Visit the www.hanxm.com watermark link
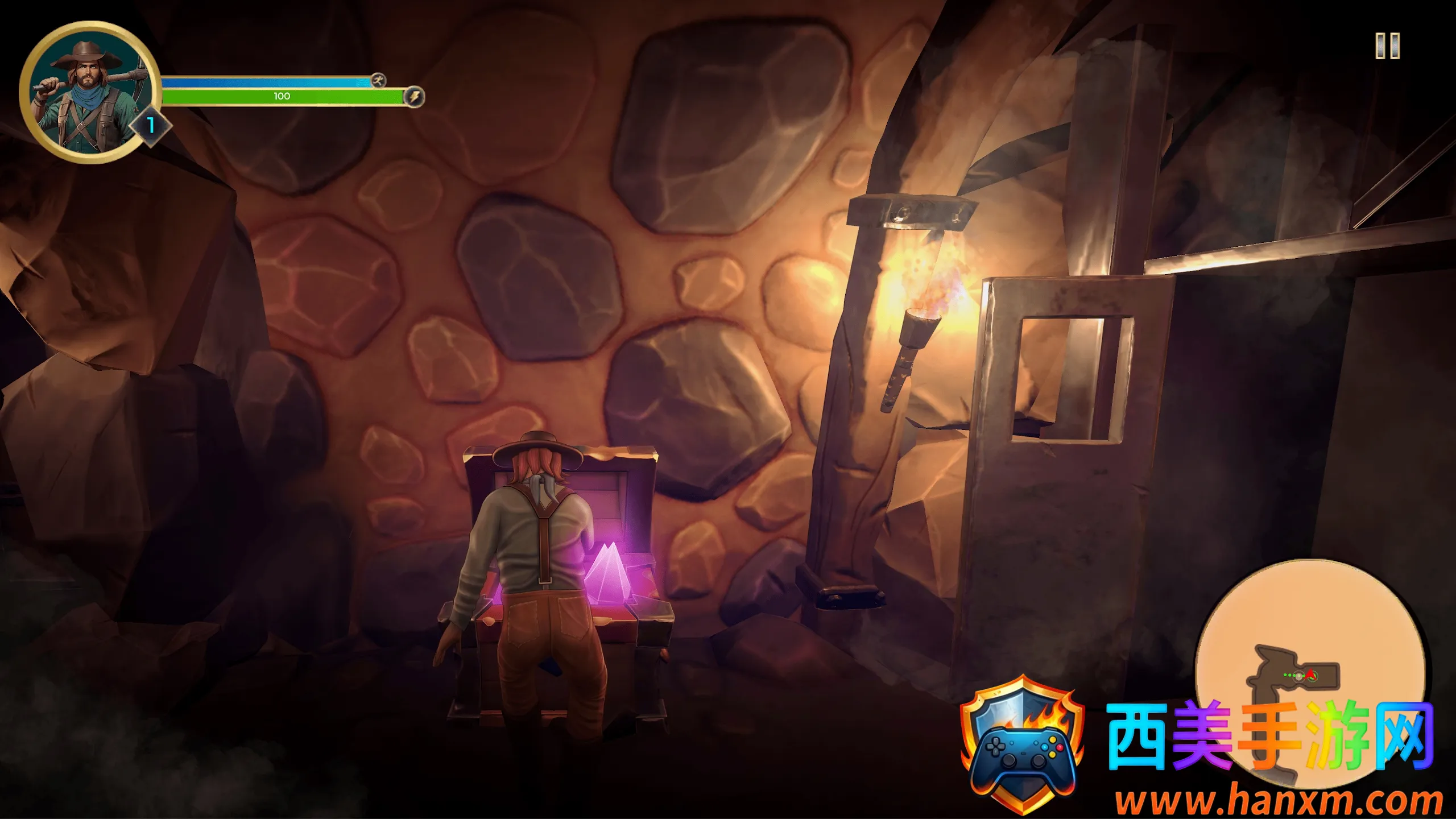Image resolution: width=1456 pixels, height=819 pixels. (1278, 800)
